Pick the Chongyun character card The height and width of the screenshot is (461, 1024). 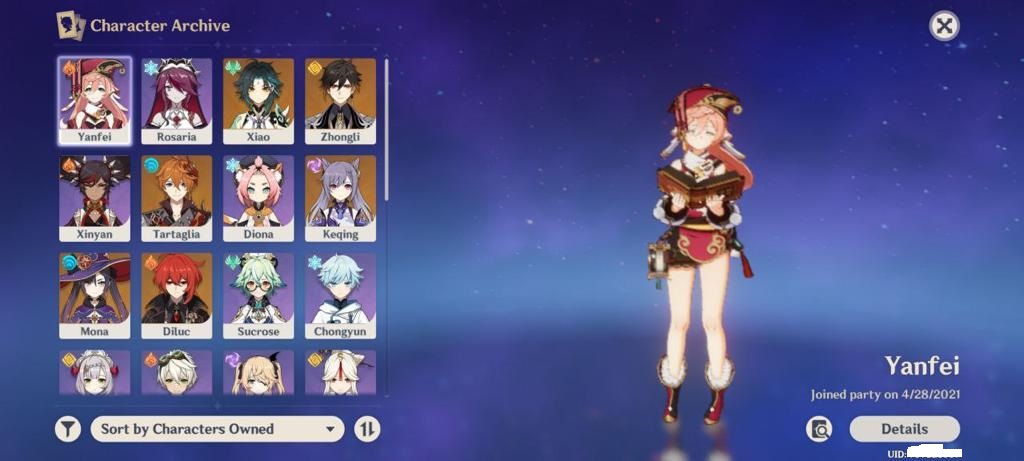340,294
